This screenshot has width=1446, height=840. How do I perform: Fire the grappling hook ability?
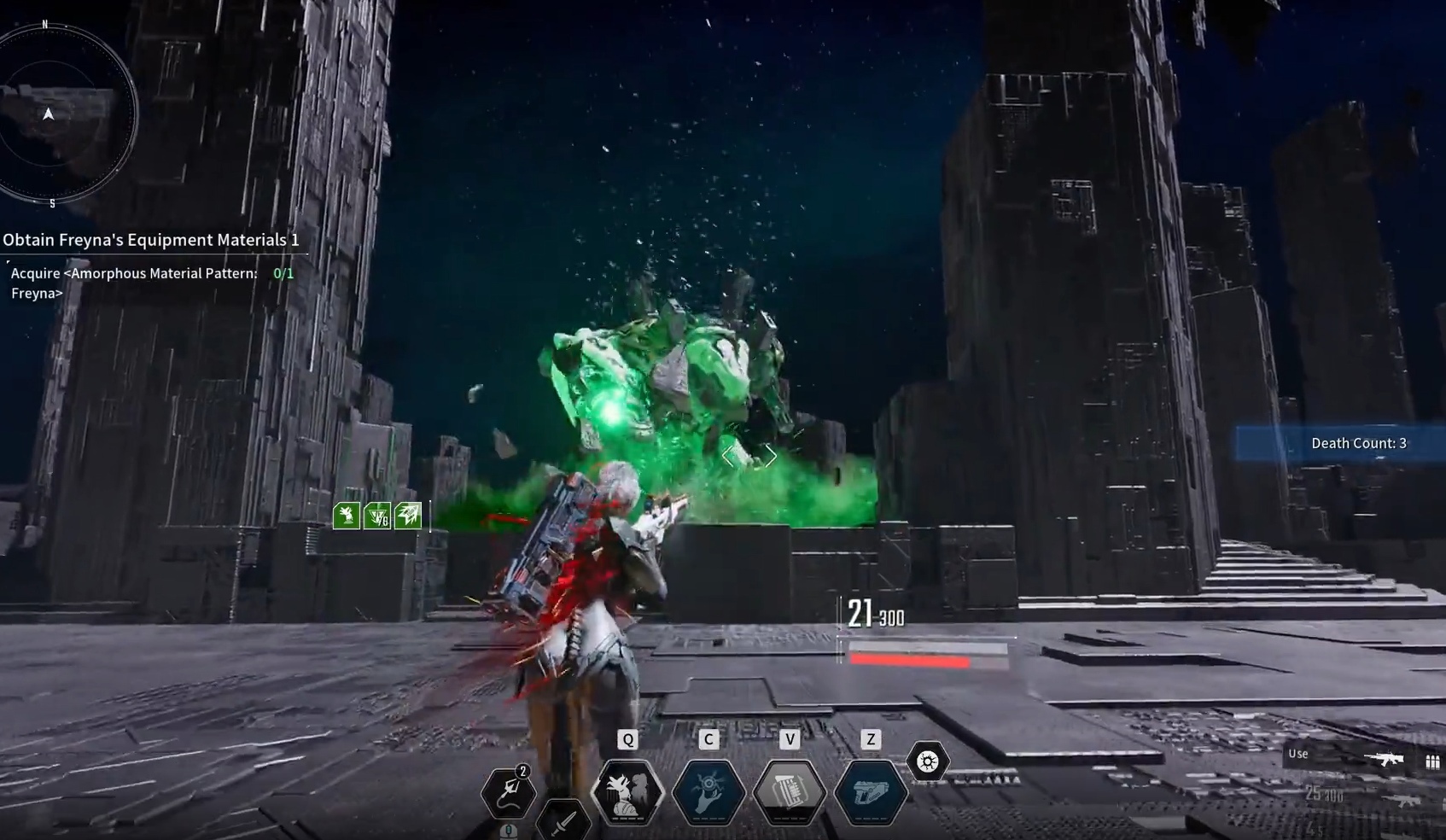(x=509, y=792)
